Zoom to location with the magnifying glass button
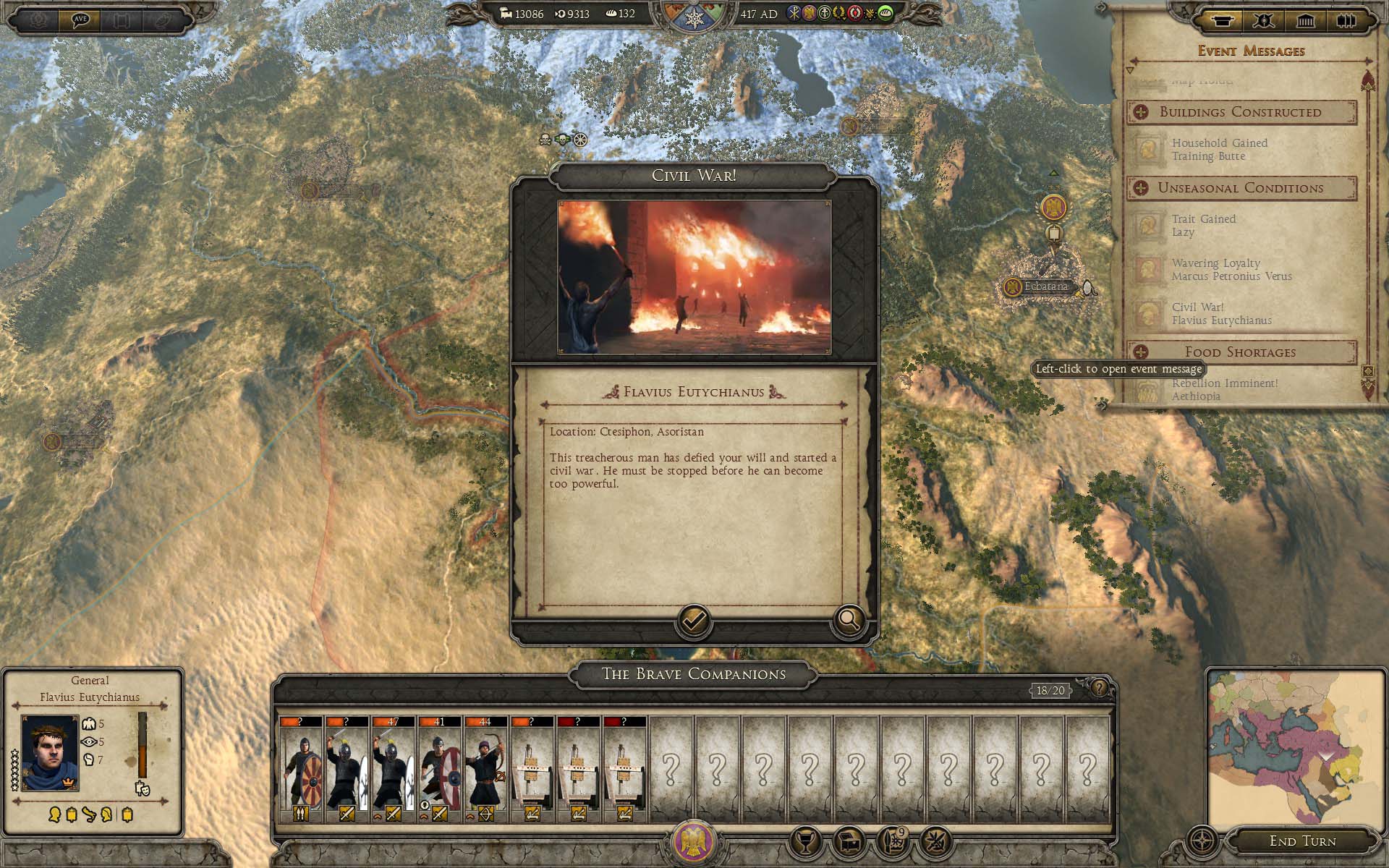This screenshot has height=868, width=1389. click(x=849, y=620)
